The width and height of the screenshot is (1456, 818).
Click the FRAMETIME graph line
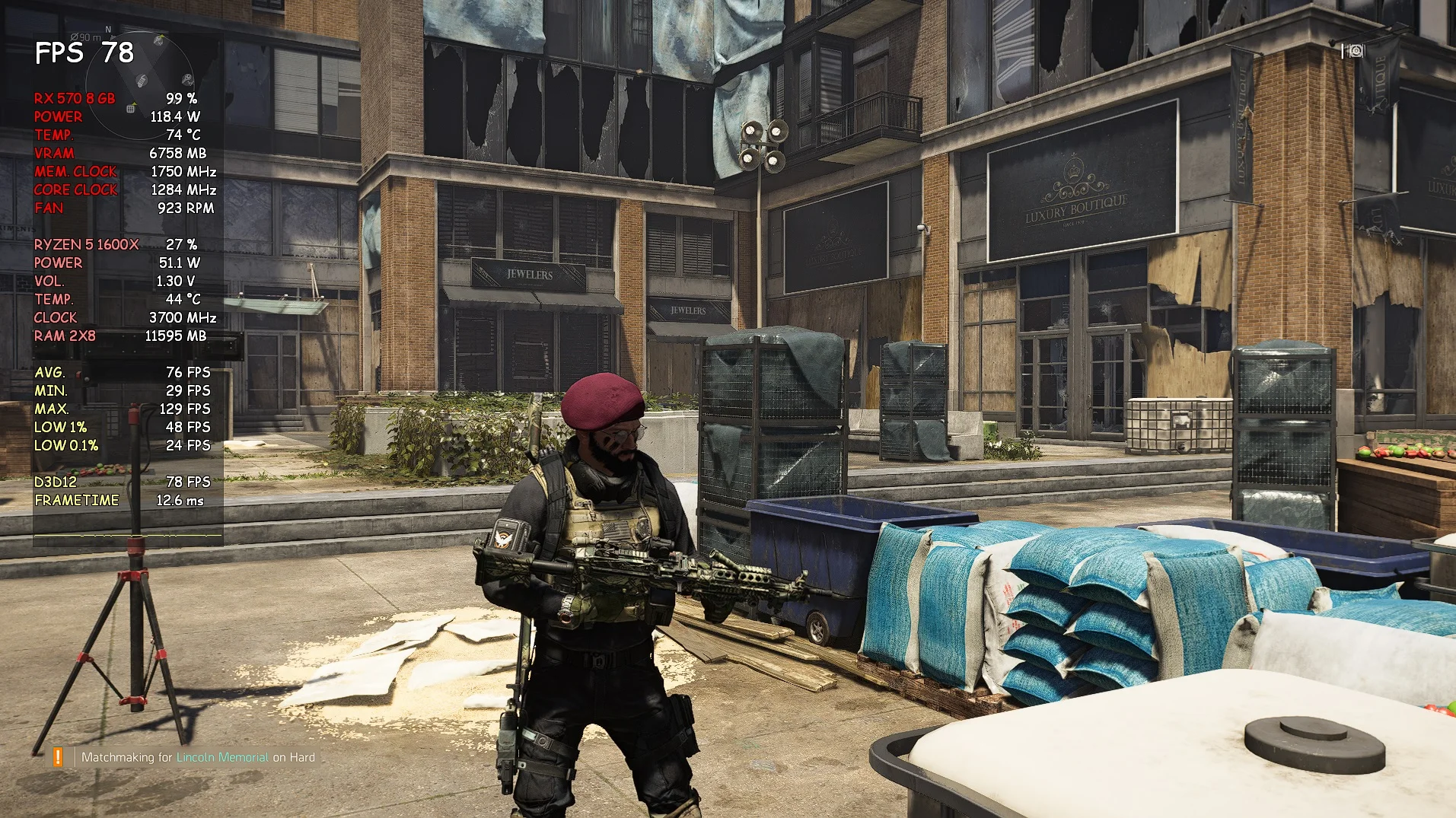point(76,500)
